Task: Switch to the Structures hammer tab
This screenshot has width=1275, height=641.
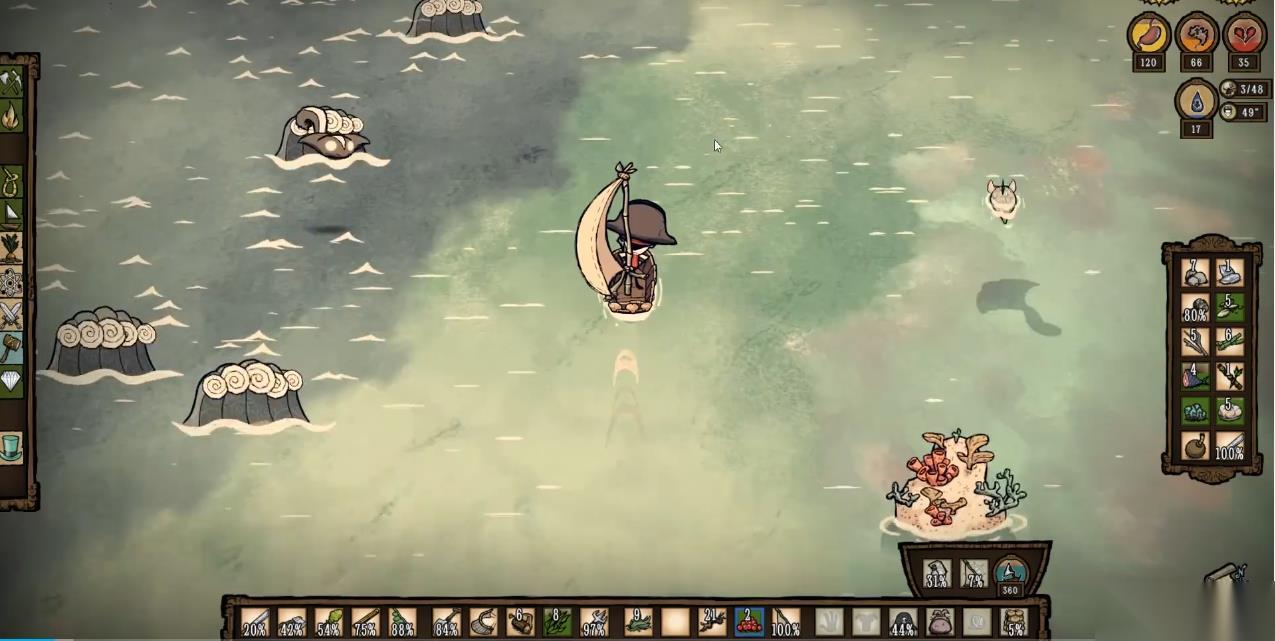Action: point(11,348)
